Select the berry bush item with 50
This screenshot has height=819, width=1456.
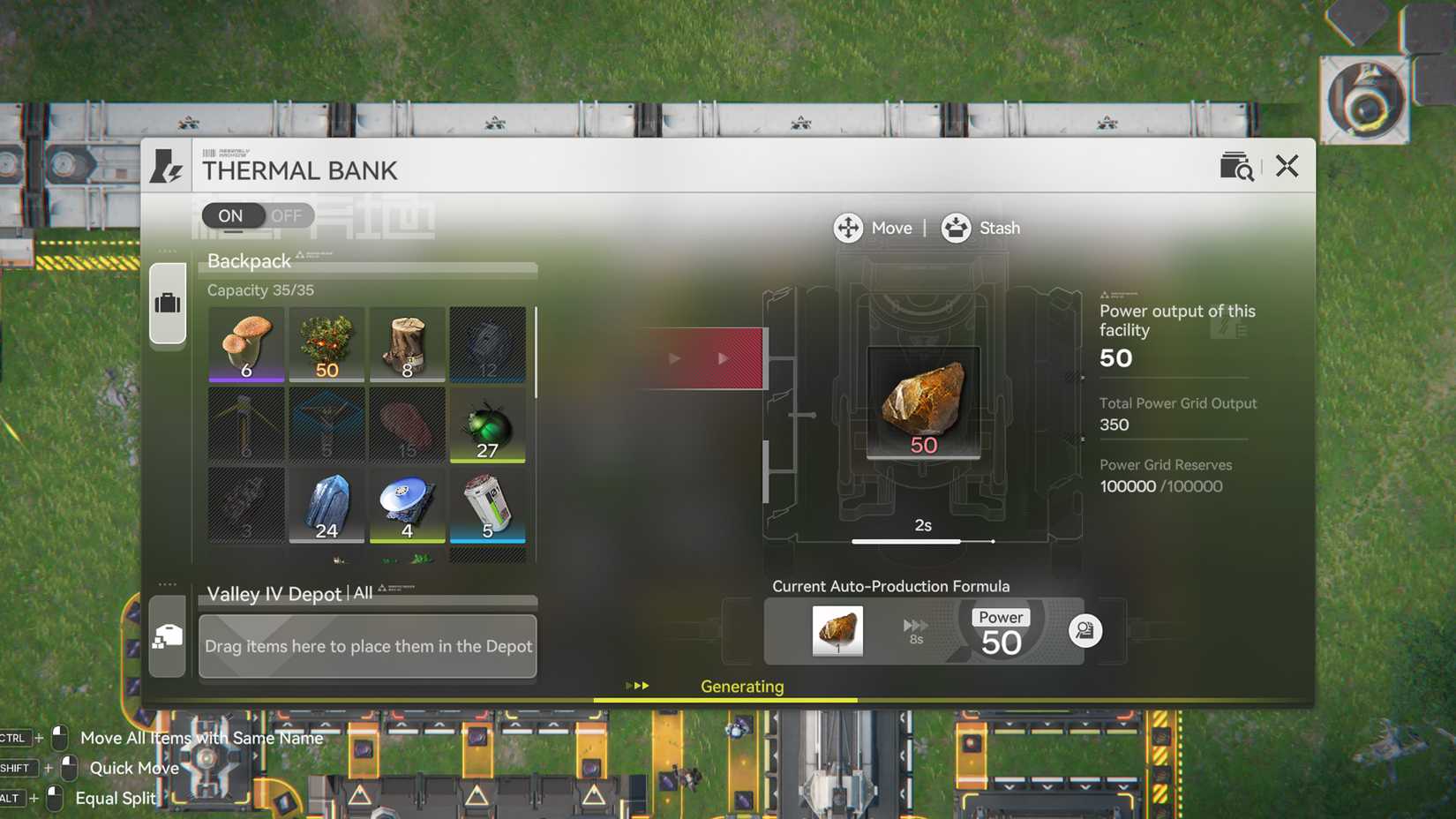coord(326,344)
